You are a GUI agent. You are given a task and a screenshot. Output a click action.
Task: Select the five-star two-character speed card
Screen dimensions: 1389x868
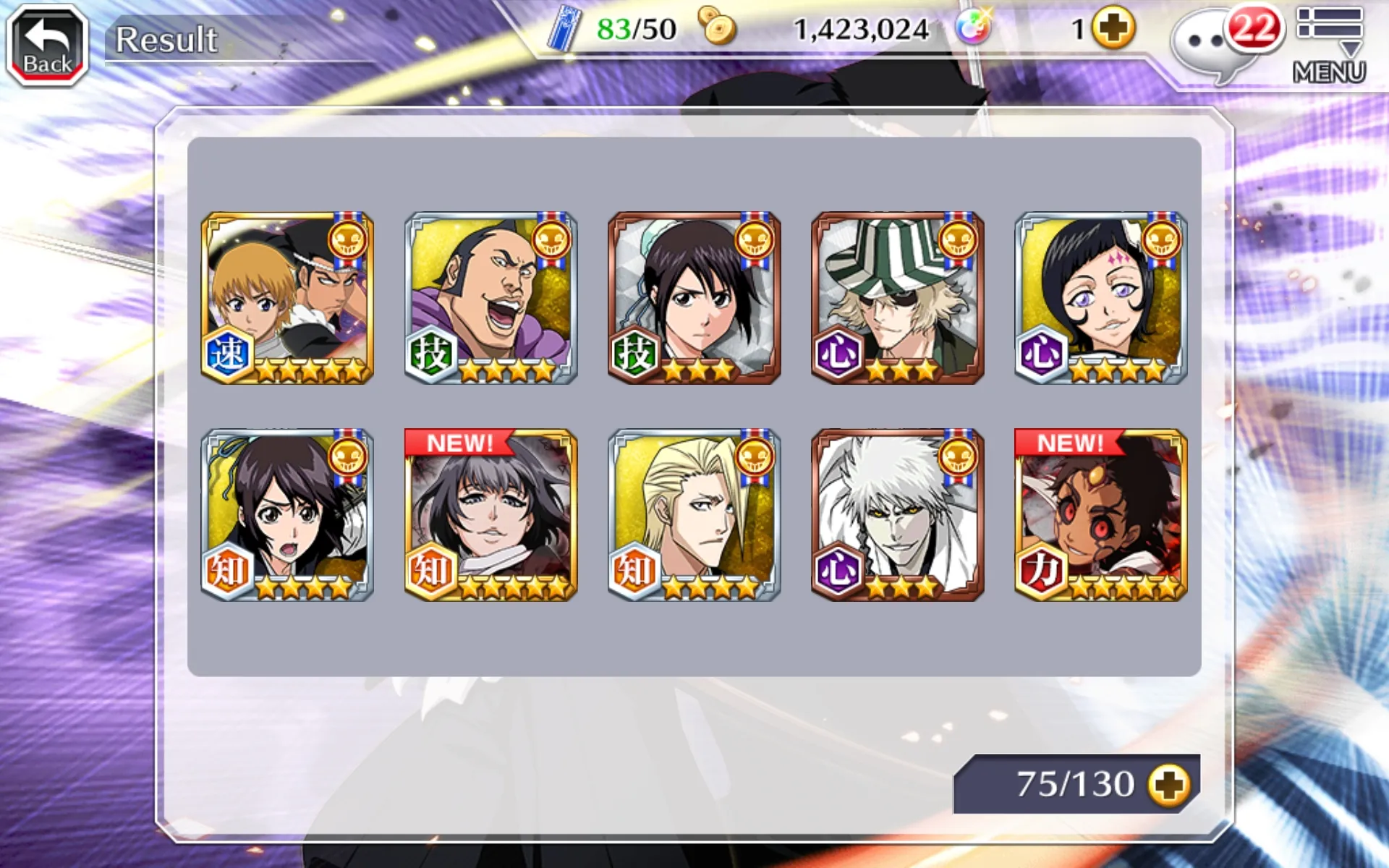click(x=287, y=297)
